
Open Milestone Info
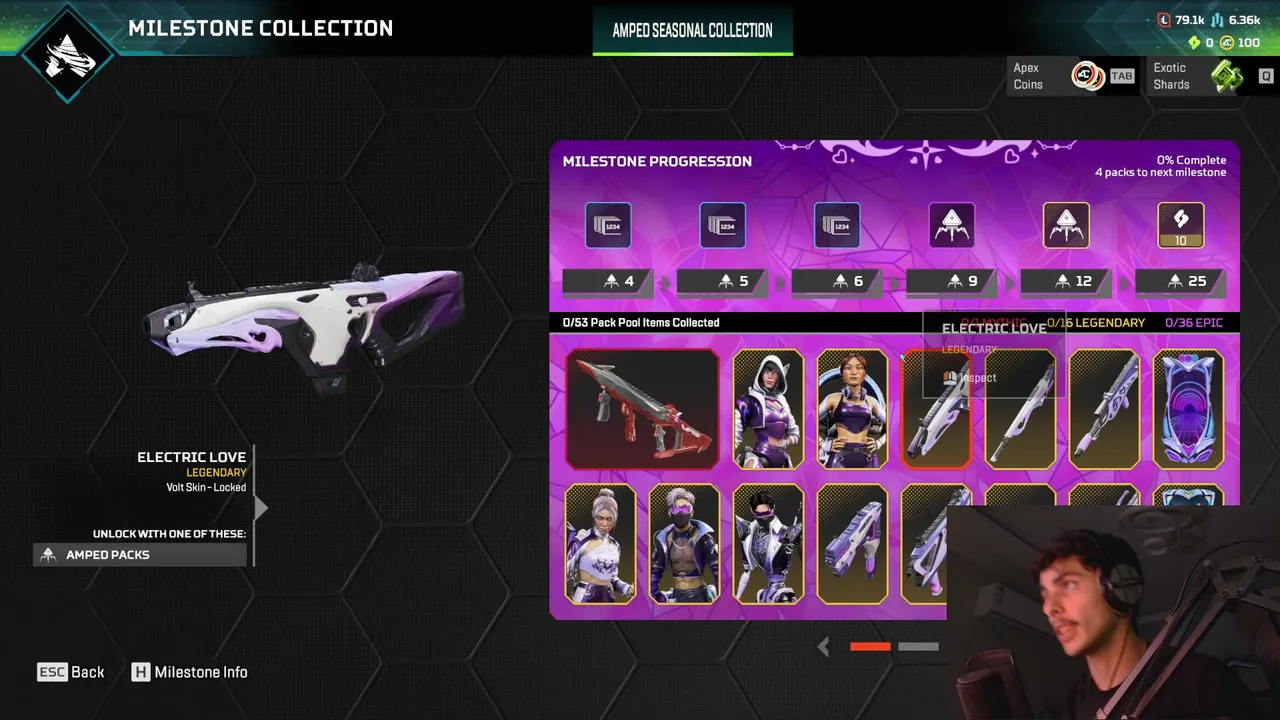(190, 672)
